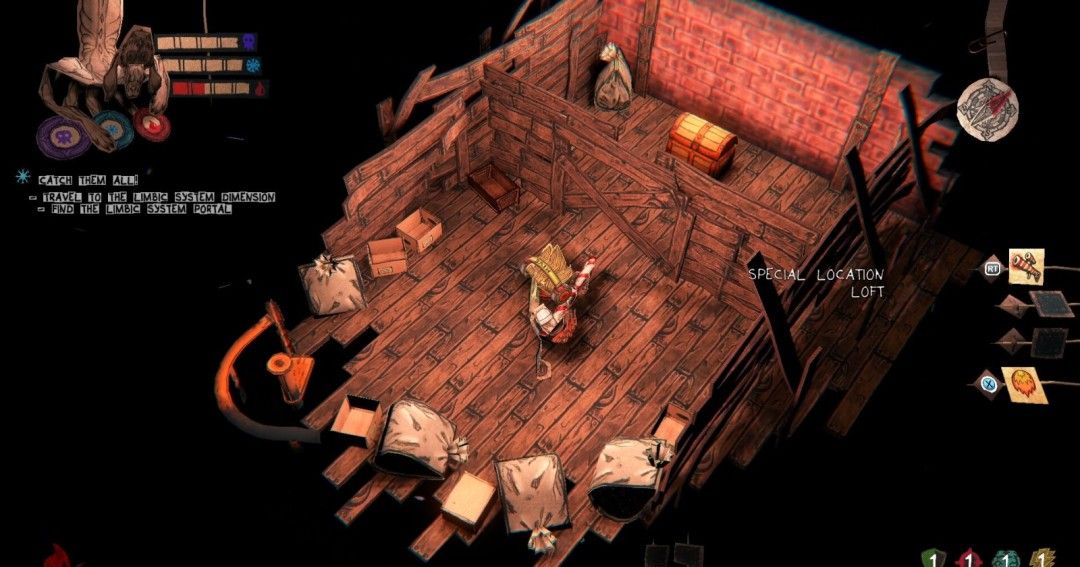This screenshot has width=1080, height=567.
Task: Select the teal brain stat icon
Action: (x=1006, y=556)
